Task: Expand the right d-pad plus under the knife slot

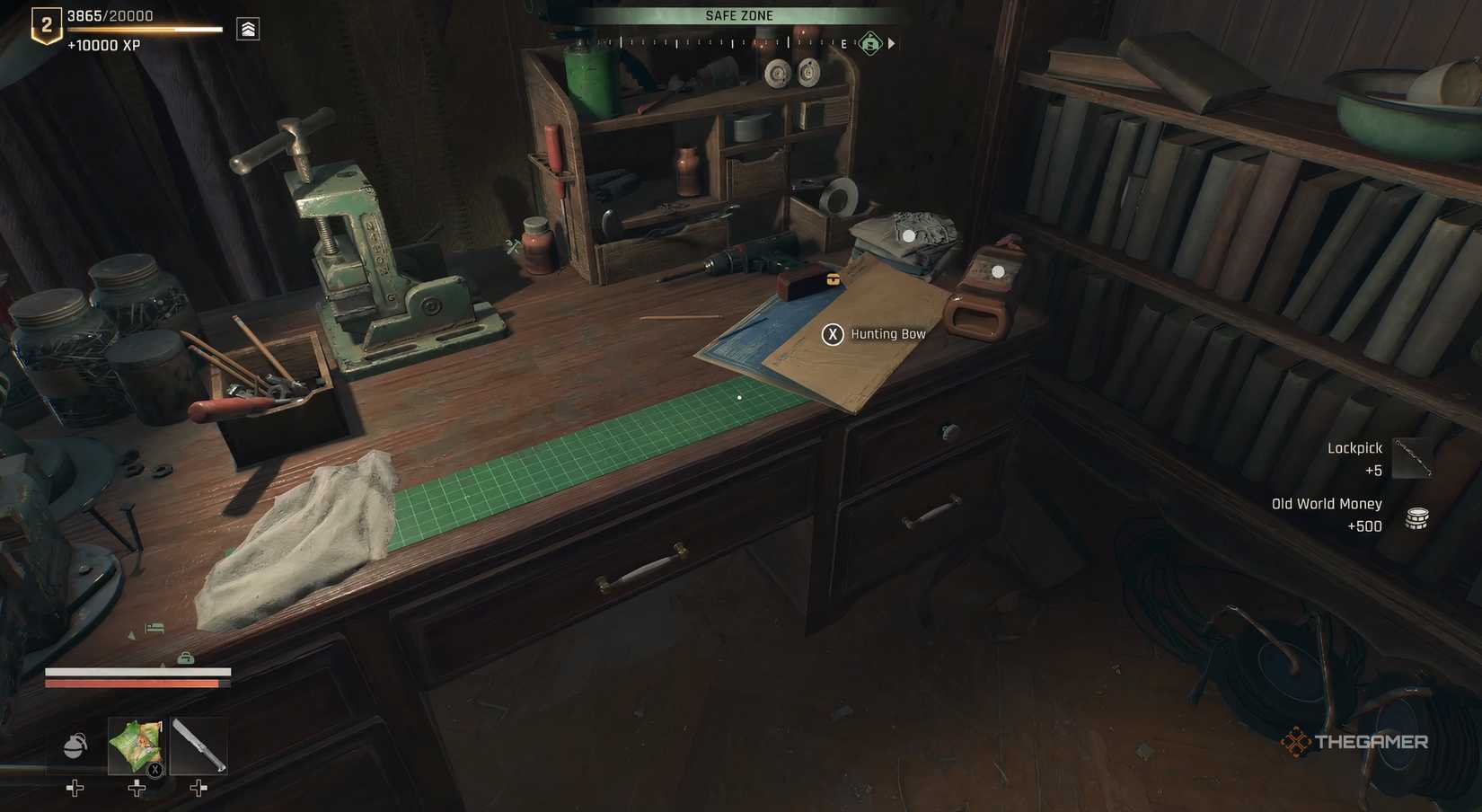Action: [x=198, y=788]
